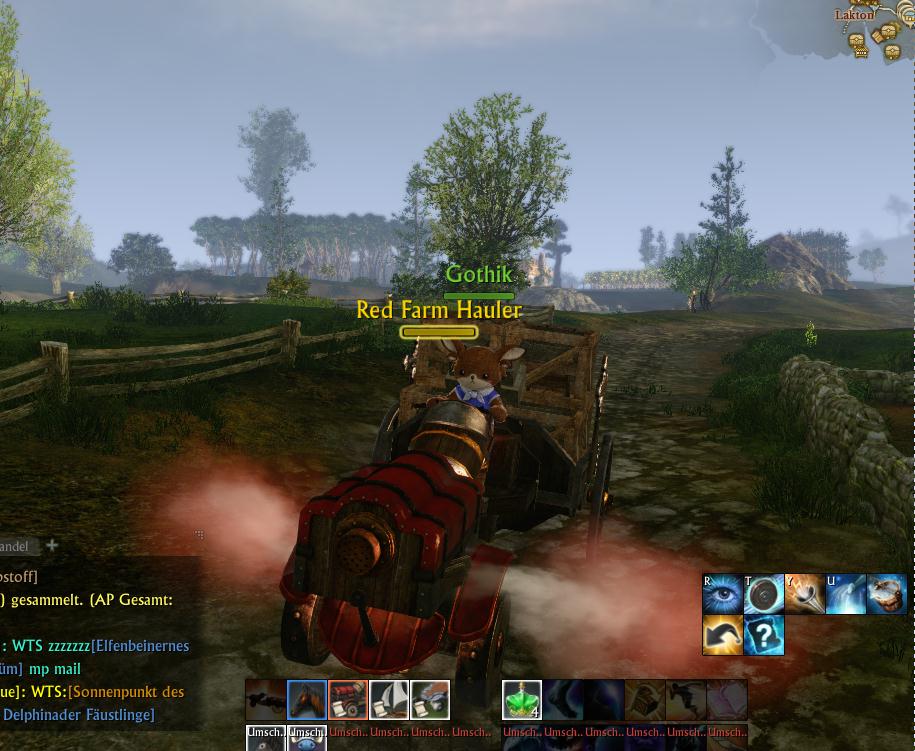This screenshot has width=915, height=751.
Task: Select the horse mount hotbar slot
Action: point(307,700)
